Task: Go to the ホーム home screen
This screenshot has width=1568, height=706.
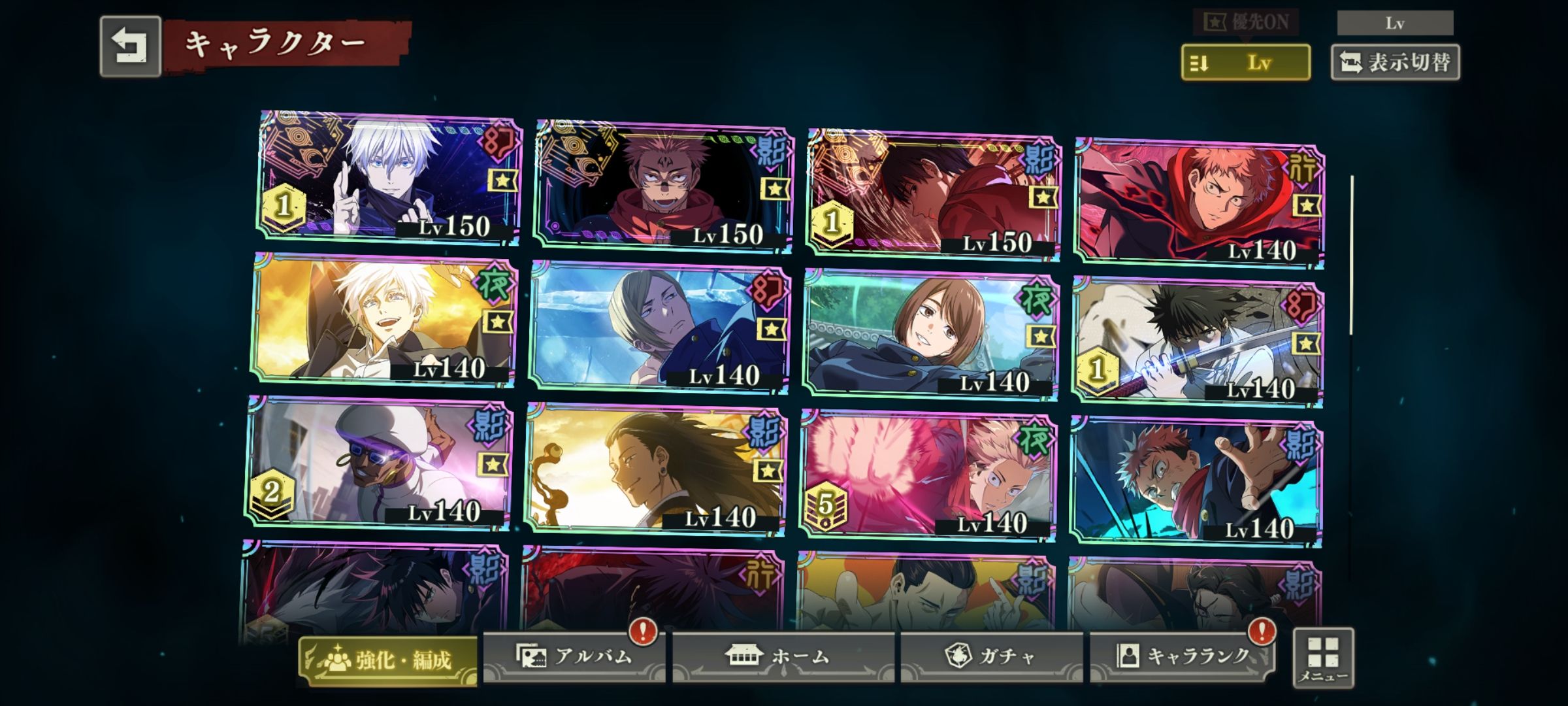Action: tap(783, 656)
